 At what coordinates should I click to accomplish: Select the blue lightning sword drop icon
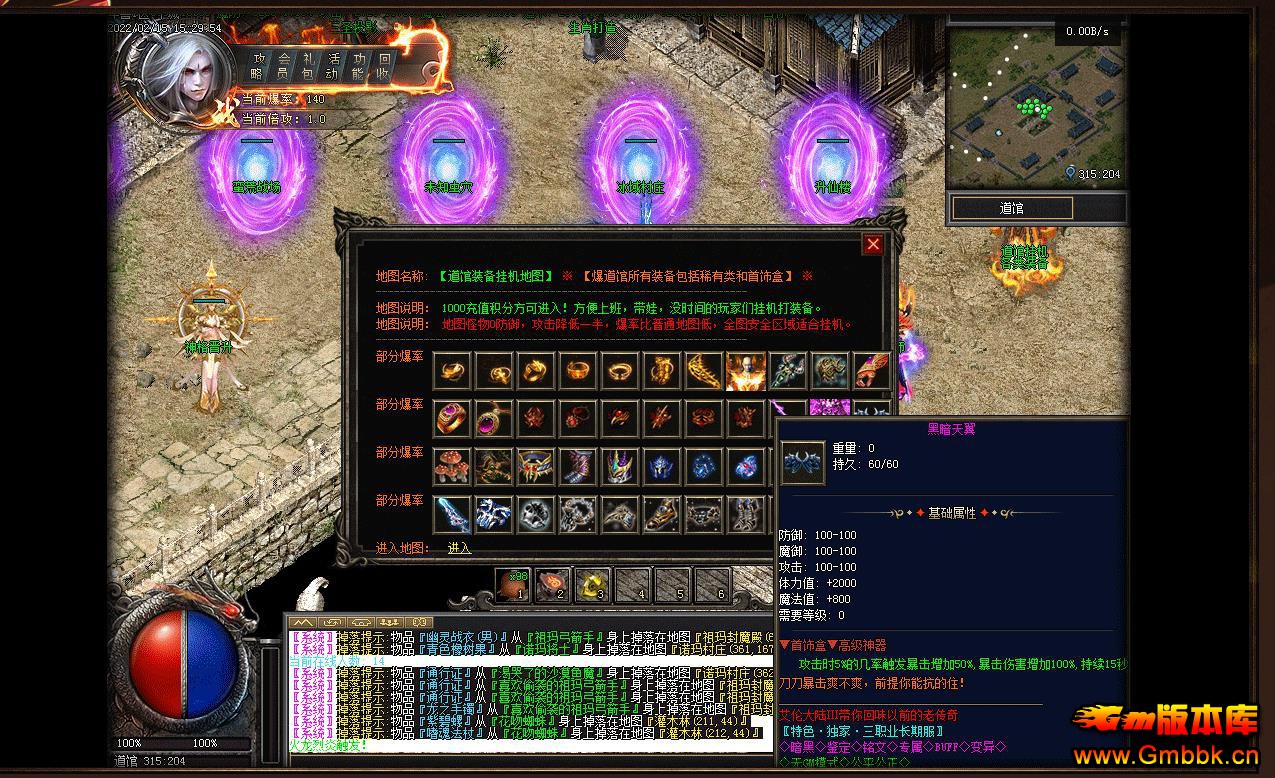452,515
